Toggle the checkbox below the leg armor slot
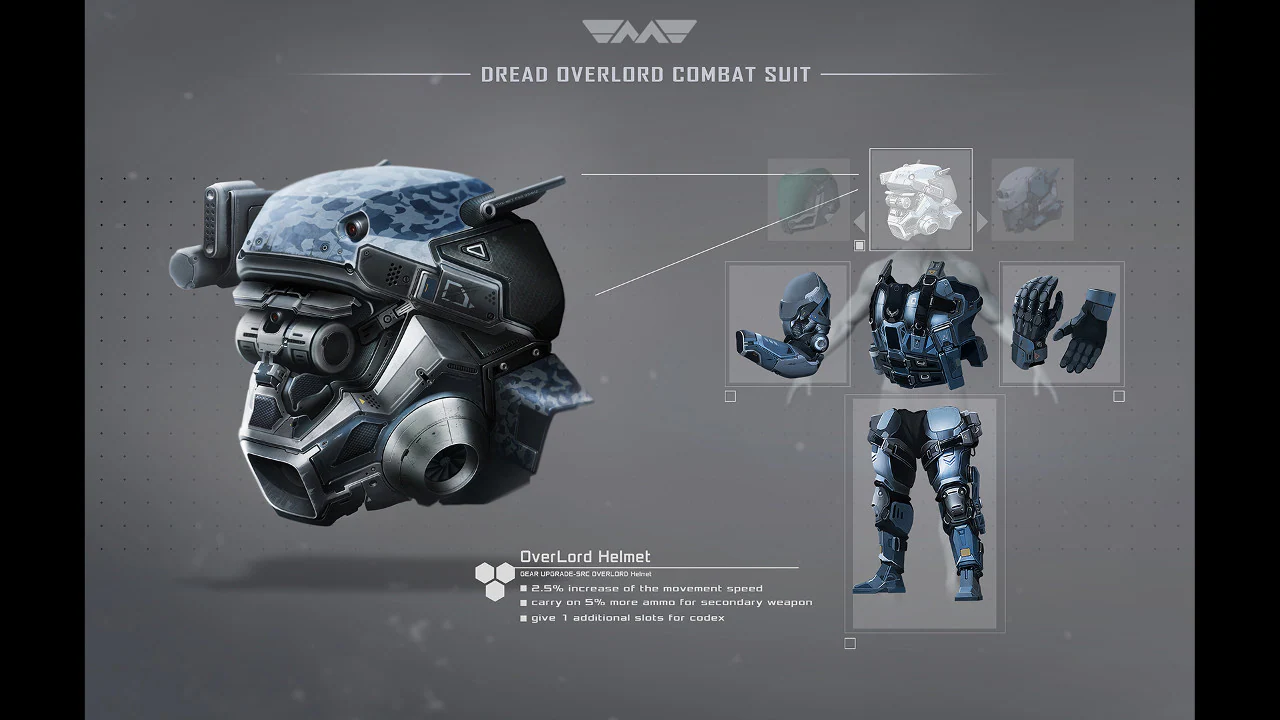 tap(850, 644)
